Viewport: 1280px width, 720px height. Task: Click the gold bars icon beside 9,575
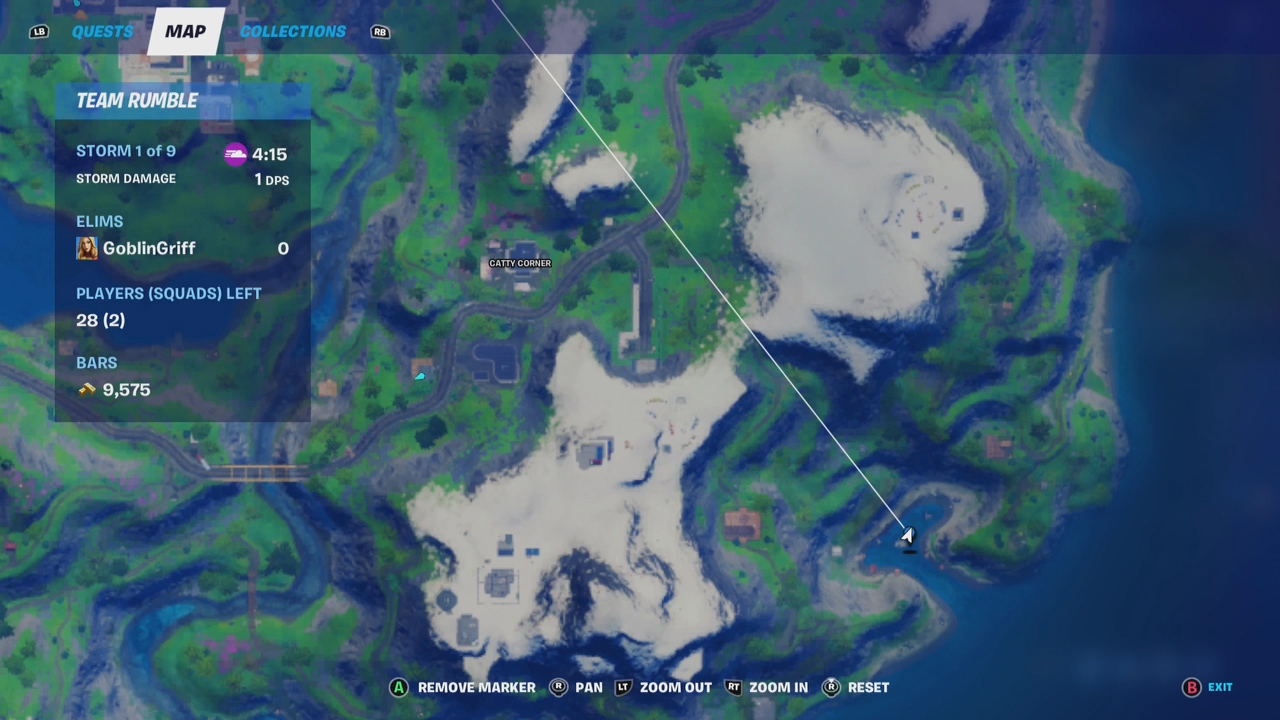tap(87, 390)
